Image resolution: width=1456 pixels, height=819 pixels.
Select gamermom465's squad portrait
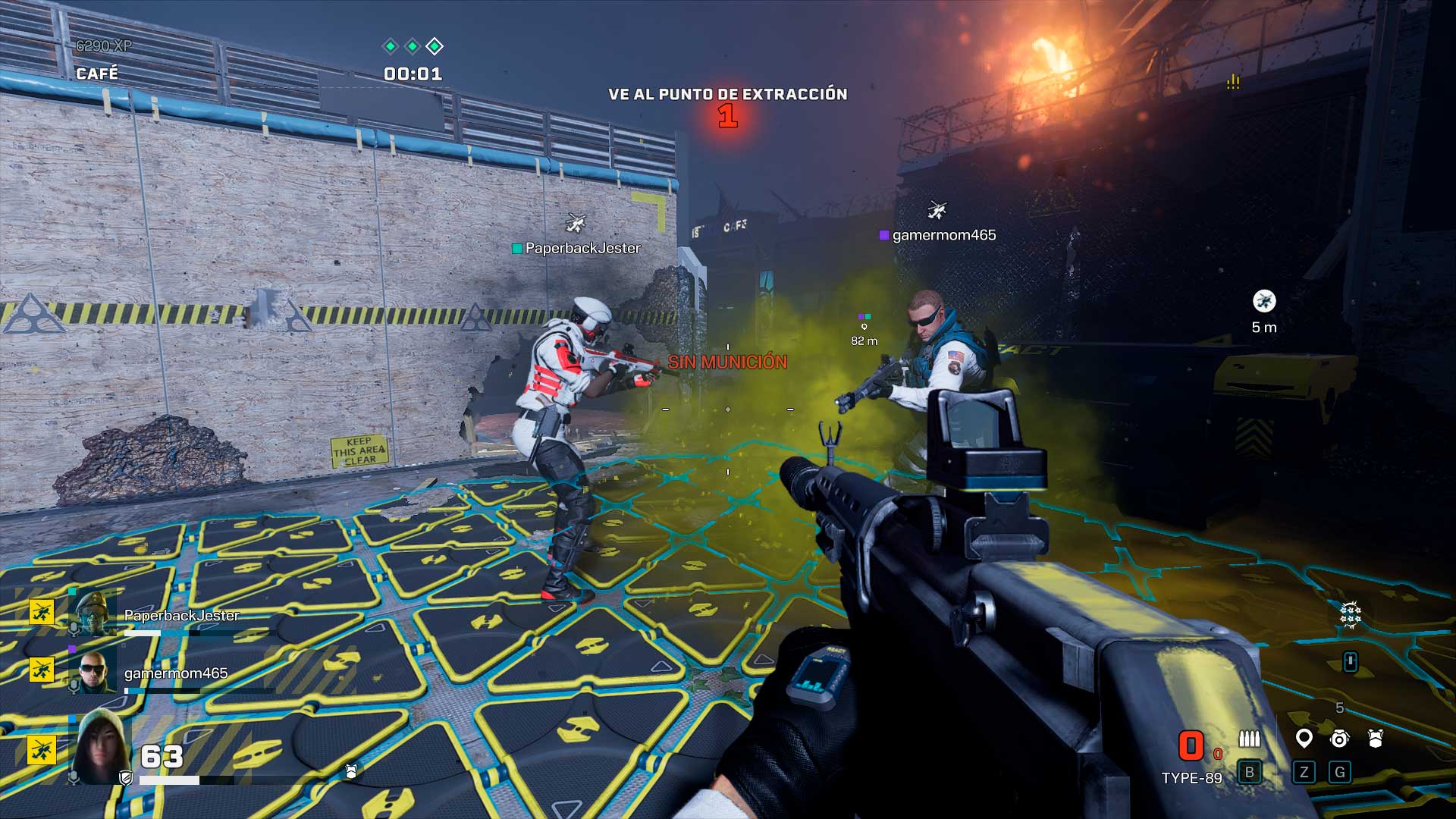click(93, 670)
